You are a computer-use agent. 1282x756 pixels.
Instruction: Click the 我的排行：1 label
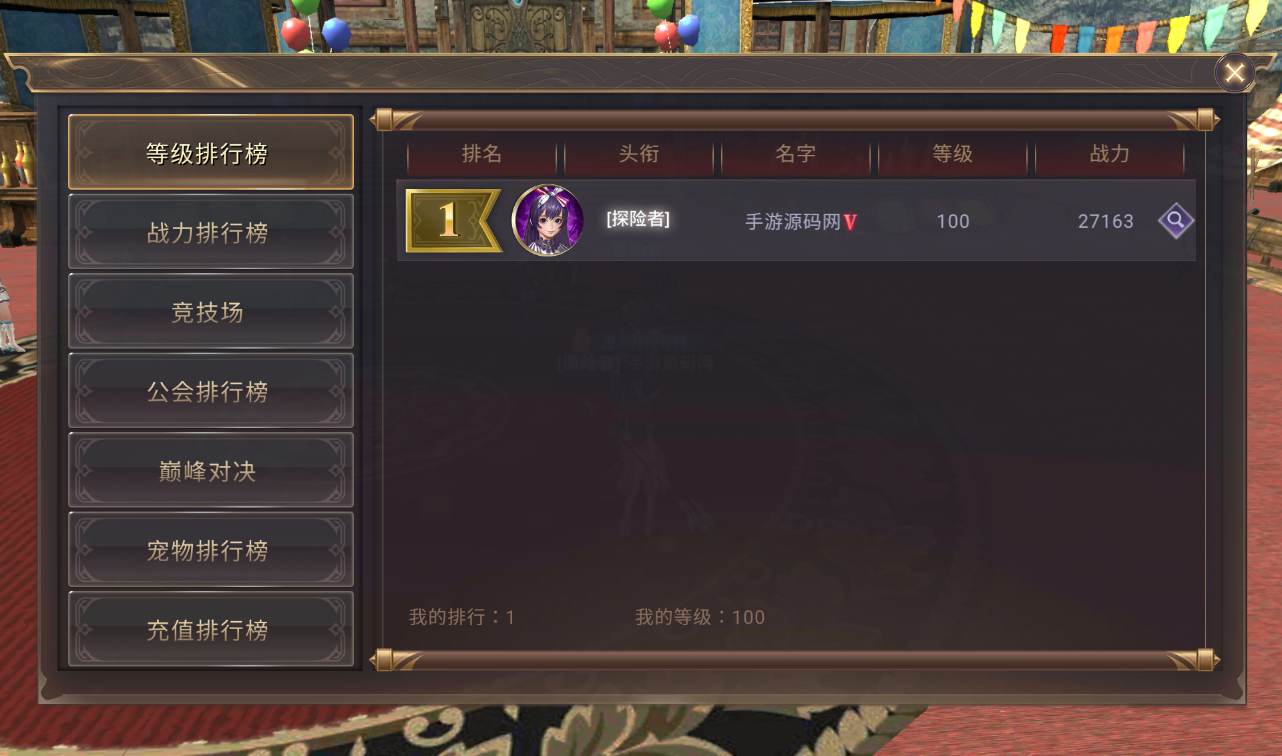click(460, 617)
